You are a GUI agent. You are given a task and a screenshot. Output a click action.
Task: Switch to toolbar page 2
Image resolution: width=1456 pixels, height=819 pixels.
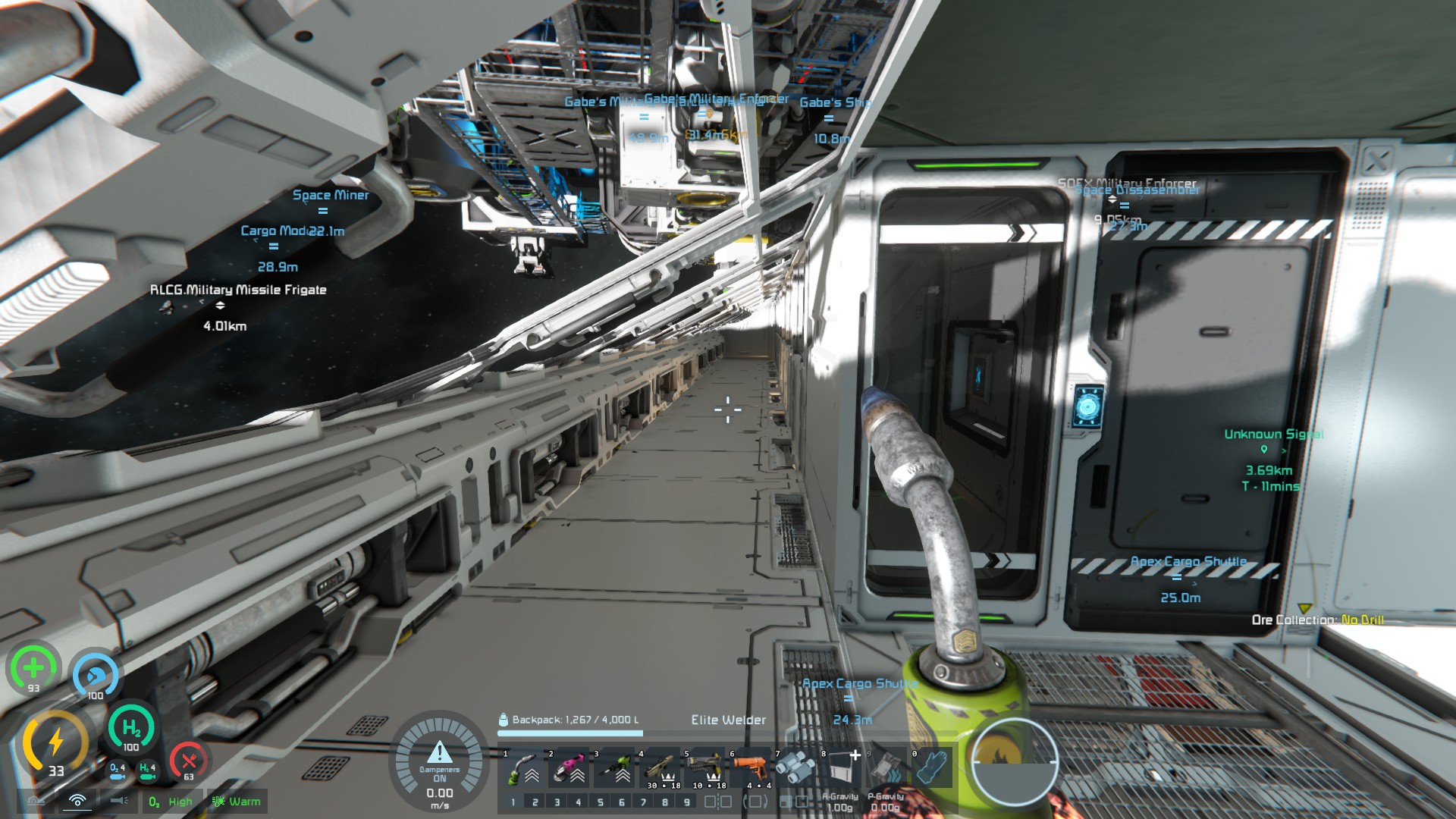click(x=535, y=802)
